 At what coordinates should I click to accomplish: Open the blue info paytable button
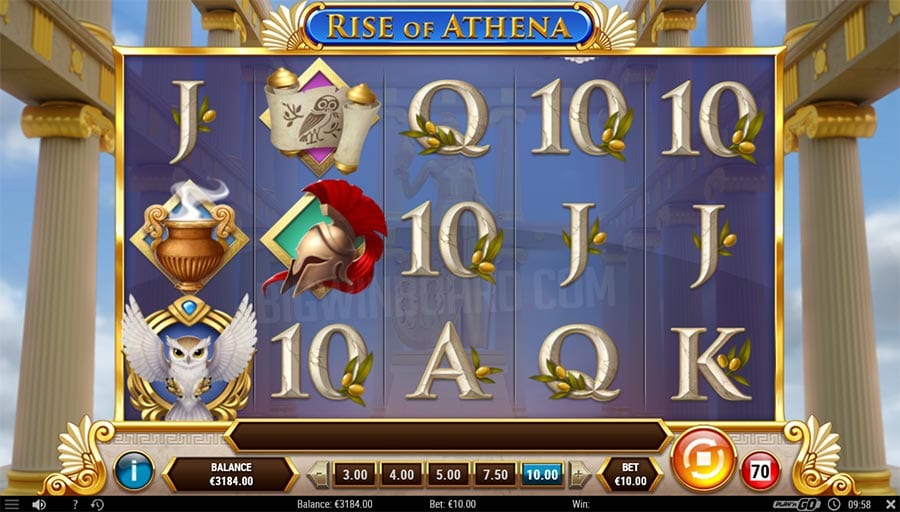134,470
